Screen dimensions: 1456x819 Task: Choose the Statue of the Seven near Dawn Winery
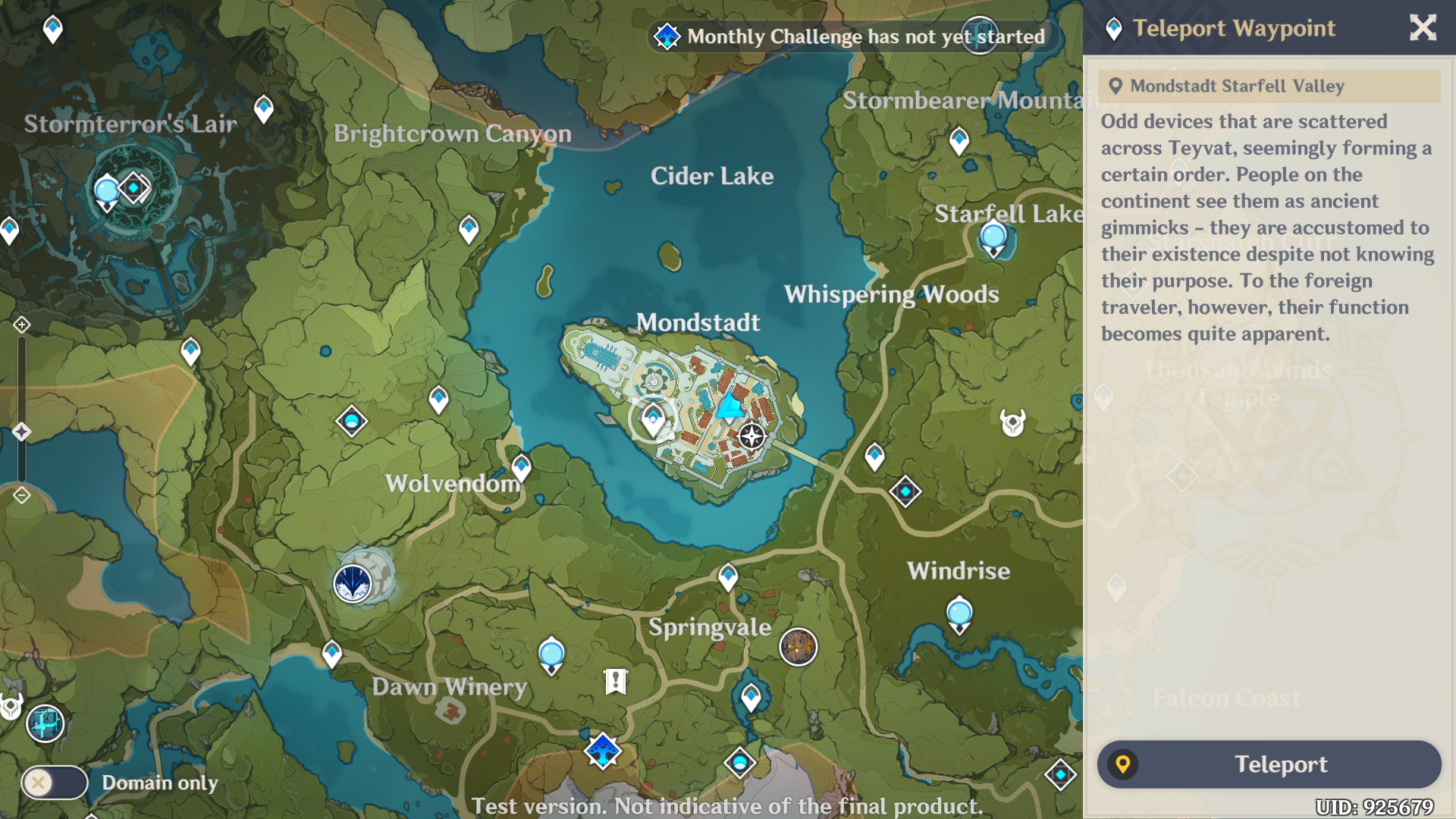point(551,655)
